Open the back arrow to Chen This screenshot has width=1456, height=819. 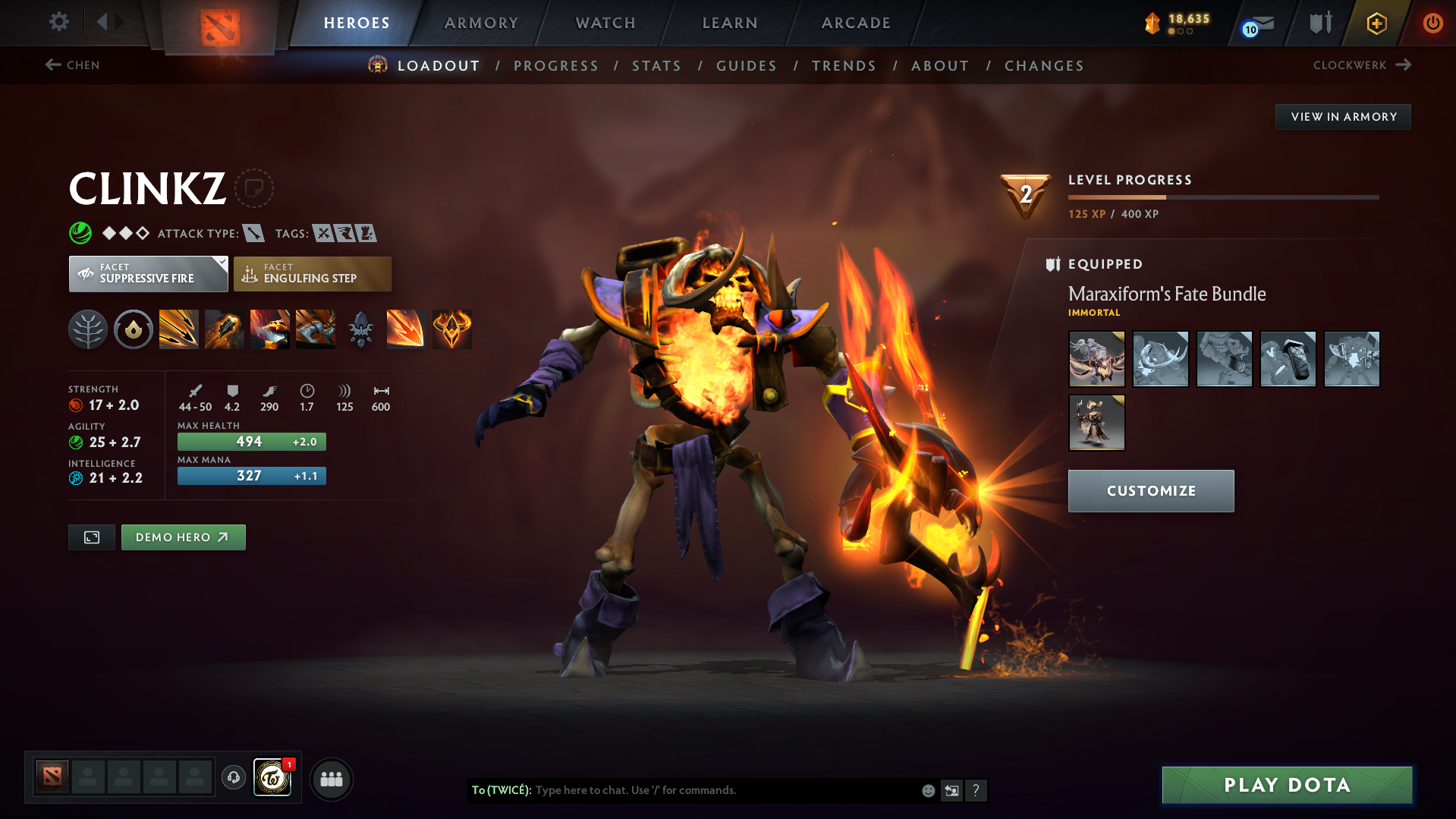(x=52, y=65)
